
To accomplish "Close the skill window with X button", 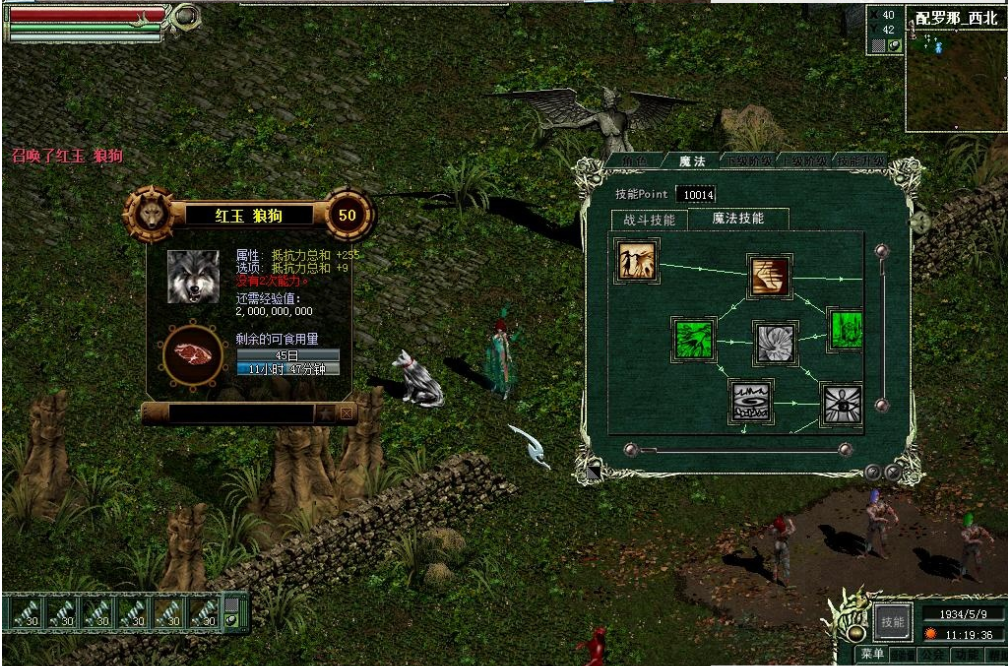I will tap(893, 472).
